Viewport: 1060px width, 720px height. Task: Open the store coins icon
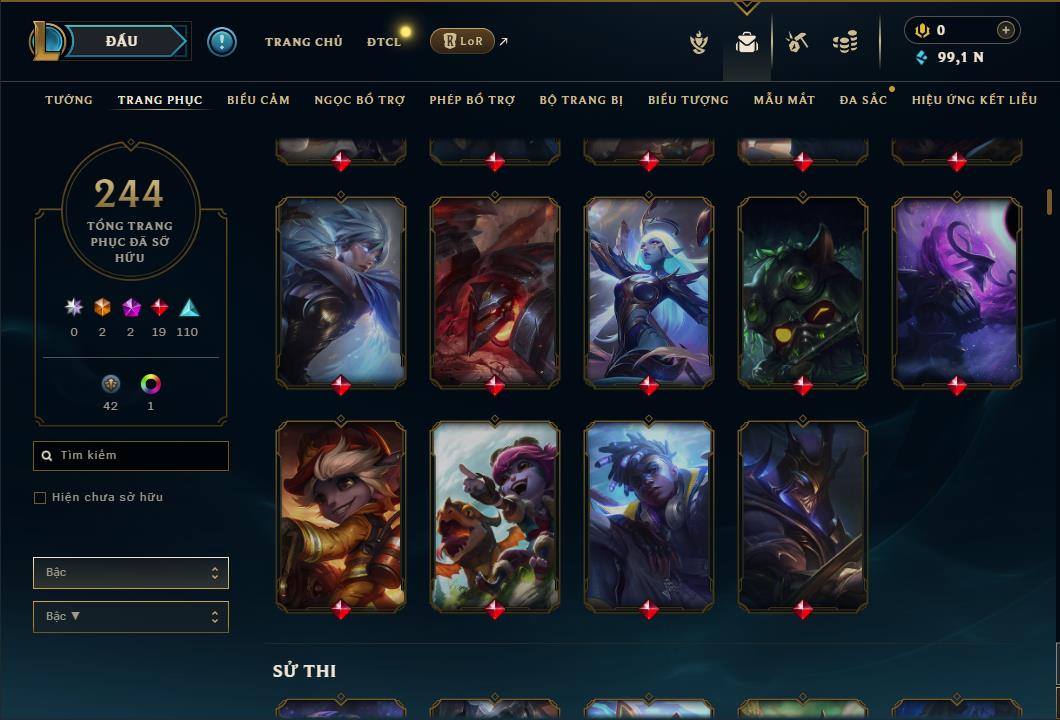845,42
